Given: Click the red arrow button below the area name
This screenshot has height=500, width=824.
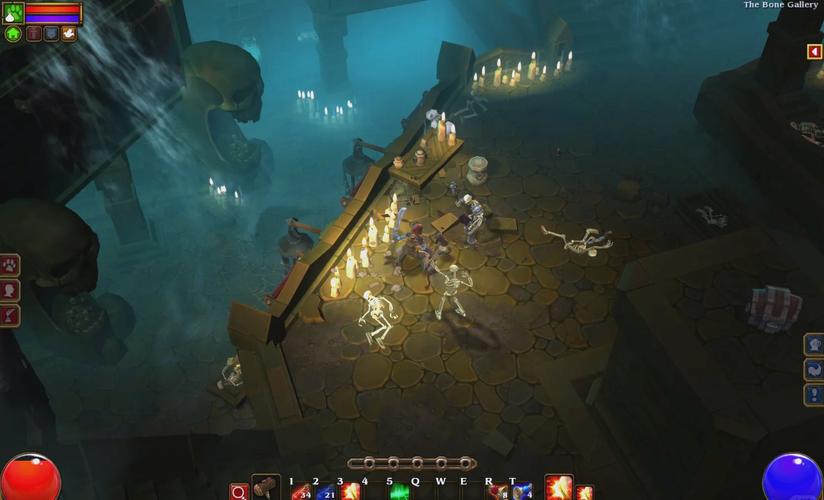Looking at the screenshot, I should pos(815,52).
